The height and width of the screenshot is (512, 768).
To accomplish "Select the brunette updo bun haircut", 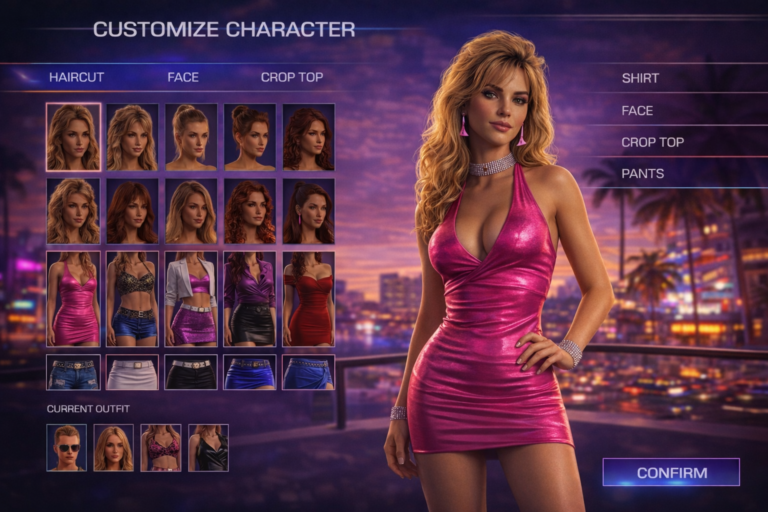I will tap(249, 137).
